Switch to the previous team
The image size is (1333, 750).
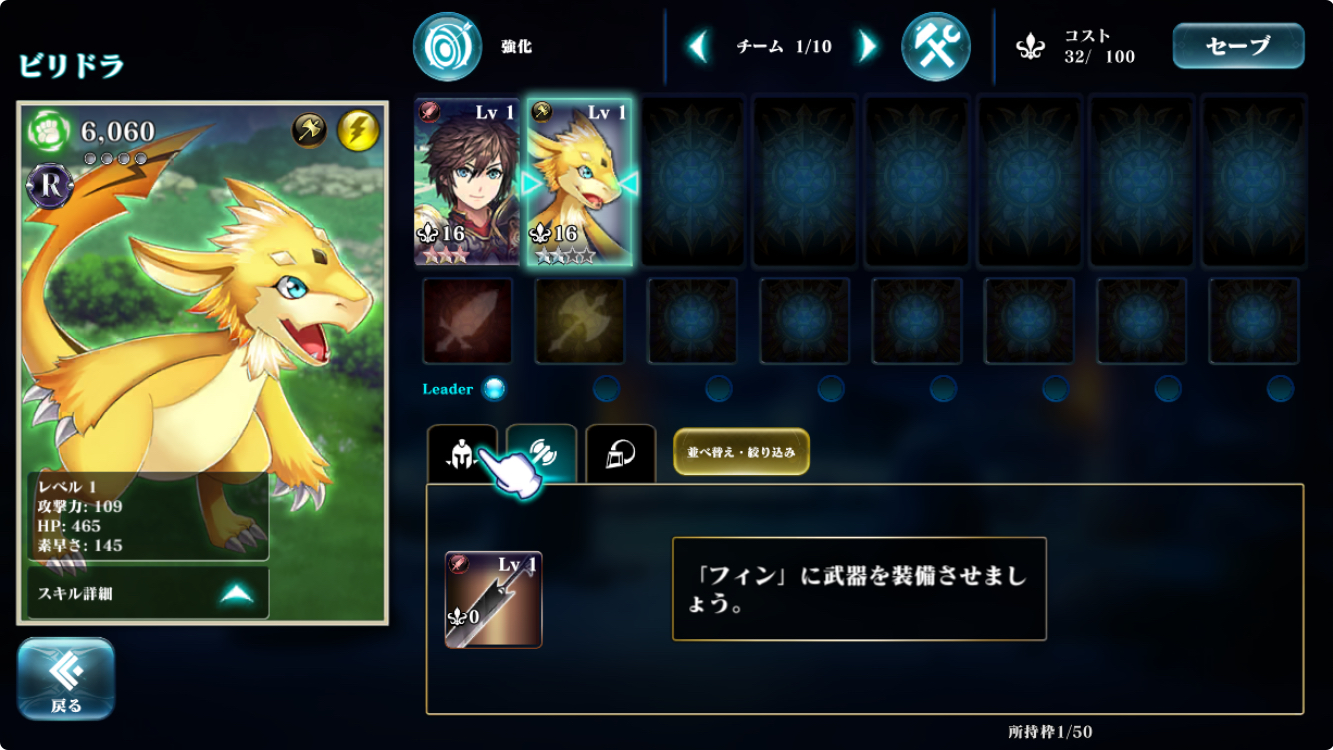(x=699, y=46)
